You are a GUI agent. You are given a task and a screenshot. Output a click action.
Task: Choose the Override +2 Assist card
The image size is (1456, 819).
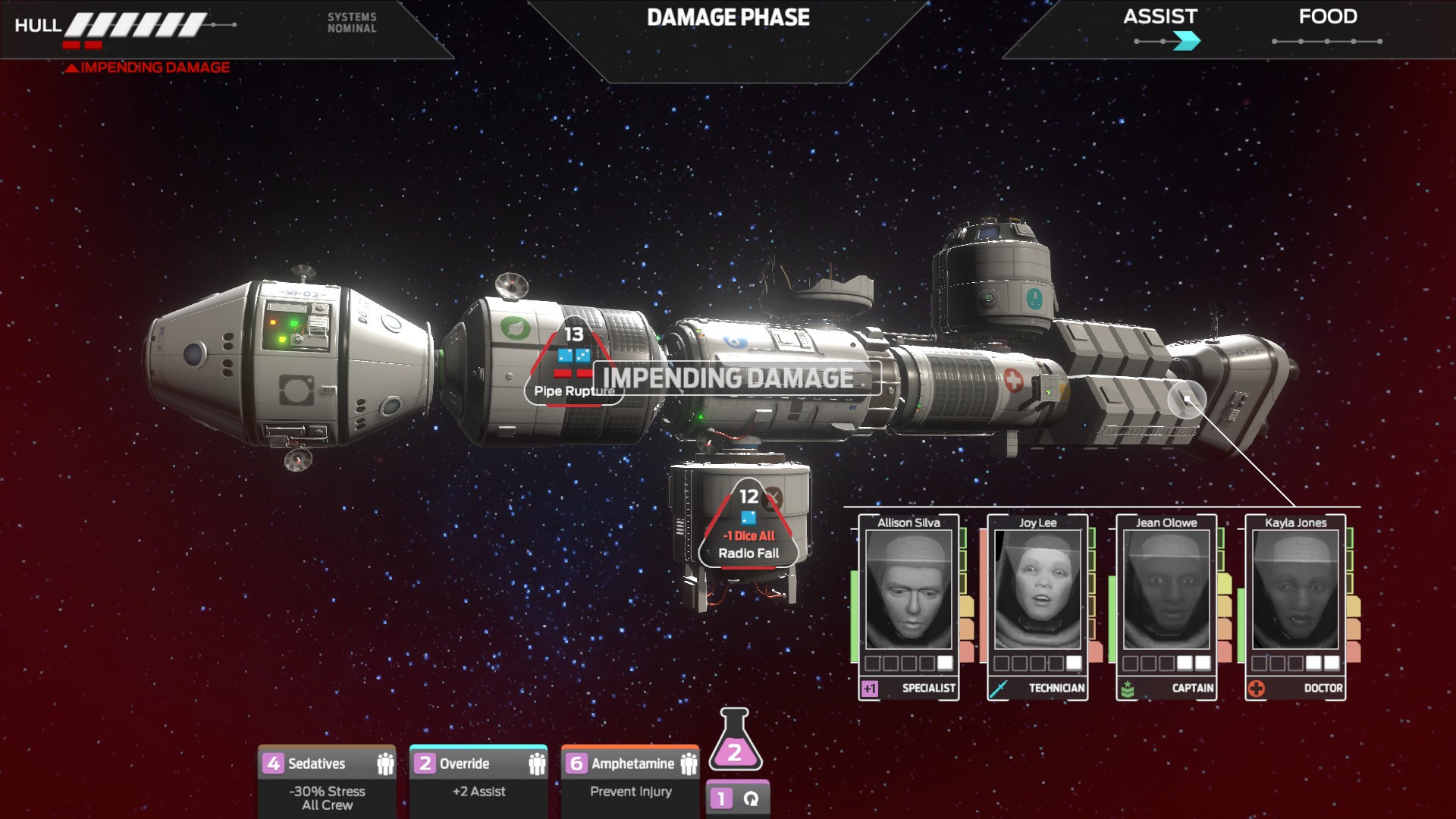[479, 781]
